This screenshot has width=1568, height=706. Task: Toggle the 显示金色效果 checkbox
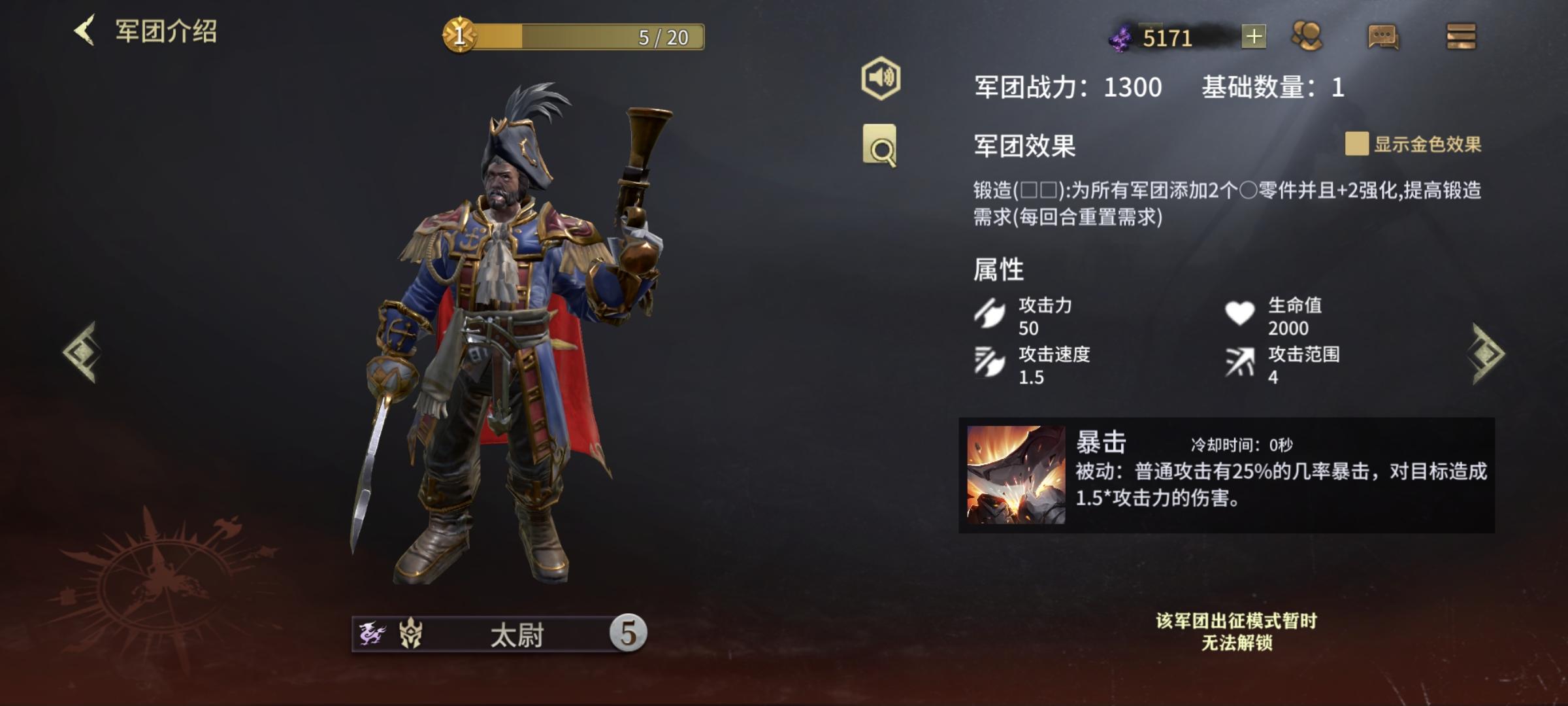(x=1356, y=144)
